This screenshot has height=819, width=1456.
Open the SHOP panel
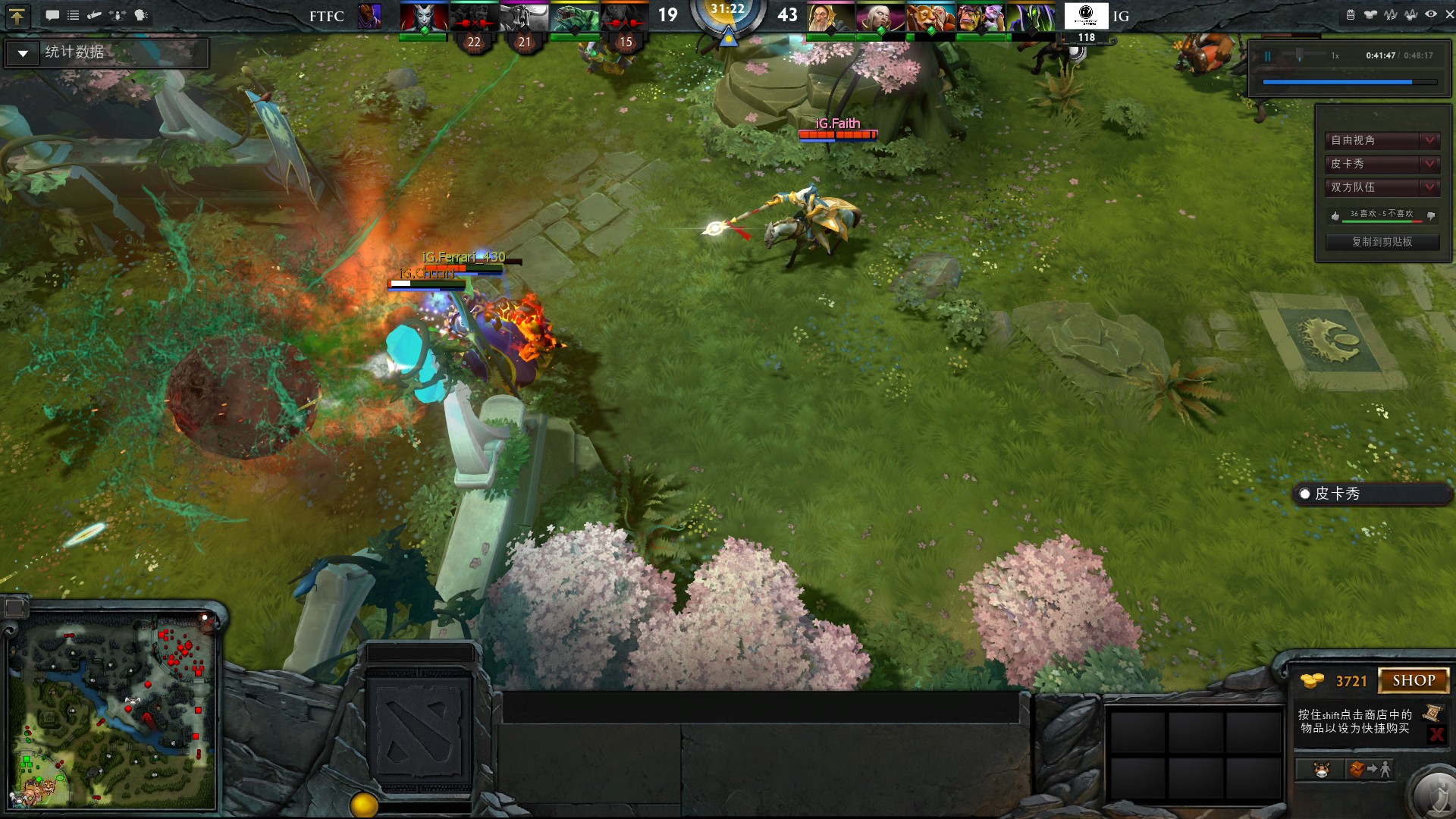point(1414,680)
